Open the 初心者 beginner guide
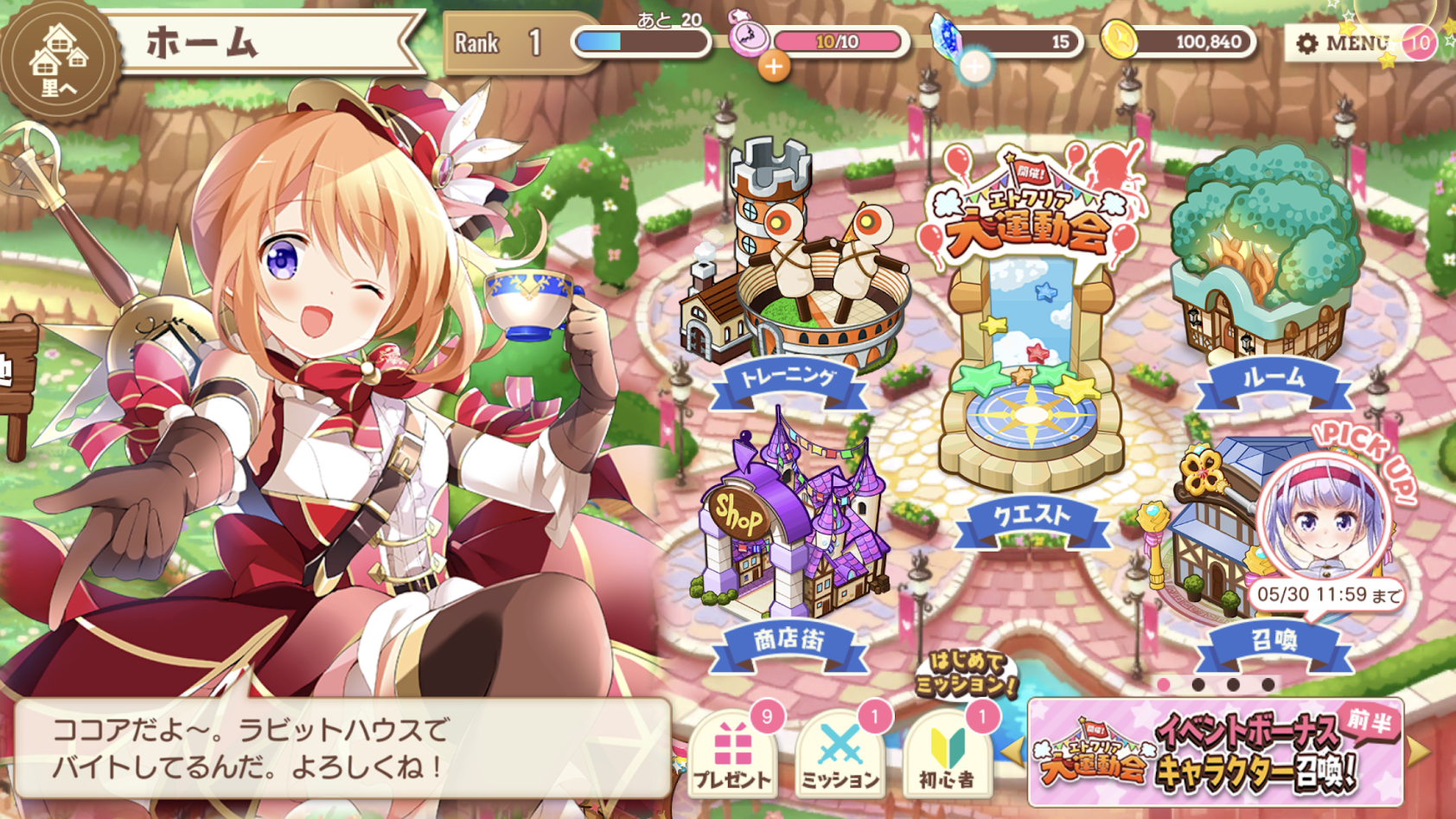 pos(944,753)
